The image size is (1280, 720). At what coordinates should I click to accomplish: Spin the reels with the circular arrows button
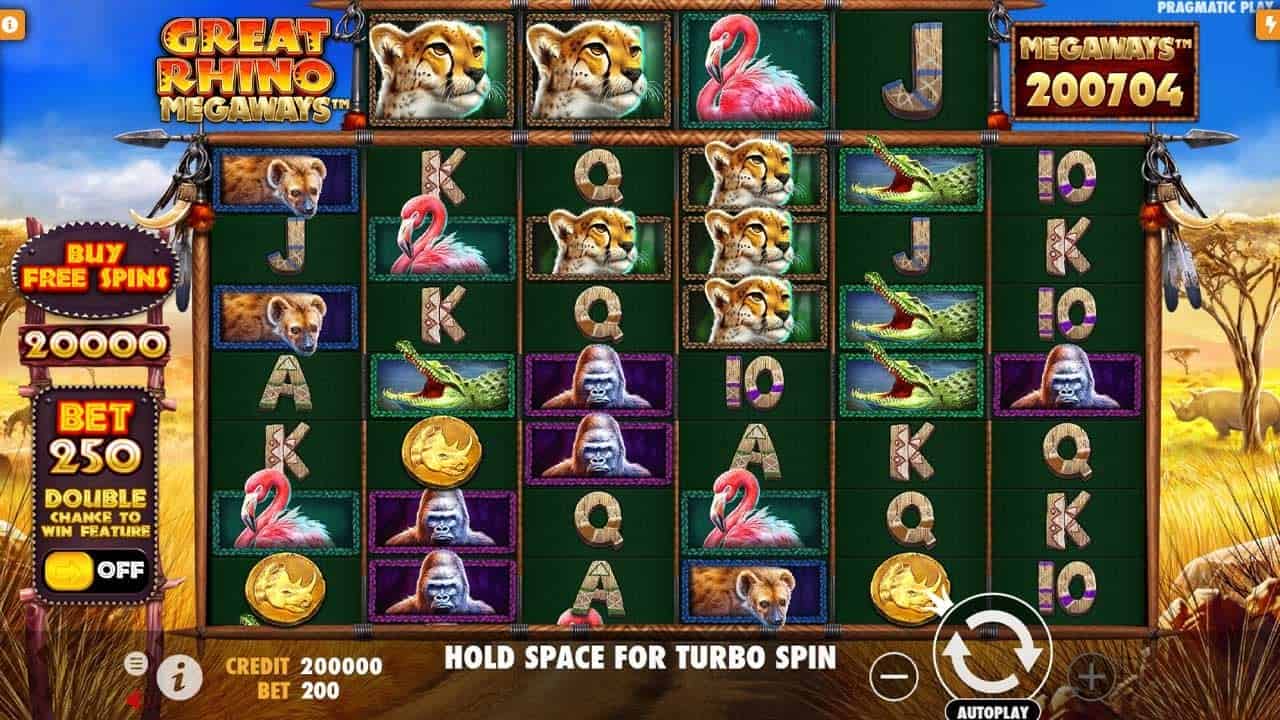pos(992,651)
